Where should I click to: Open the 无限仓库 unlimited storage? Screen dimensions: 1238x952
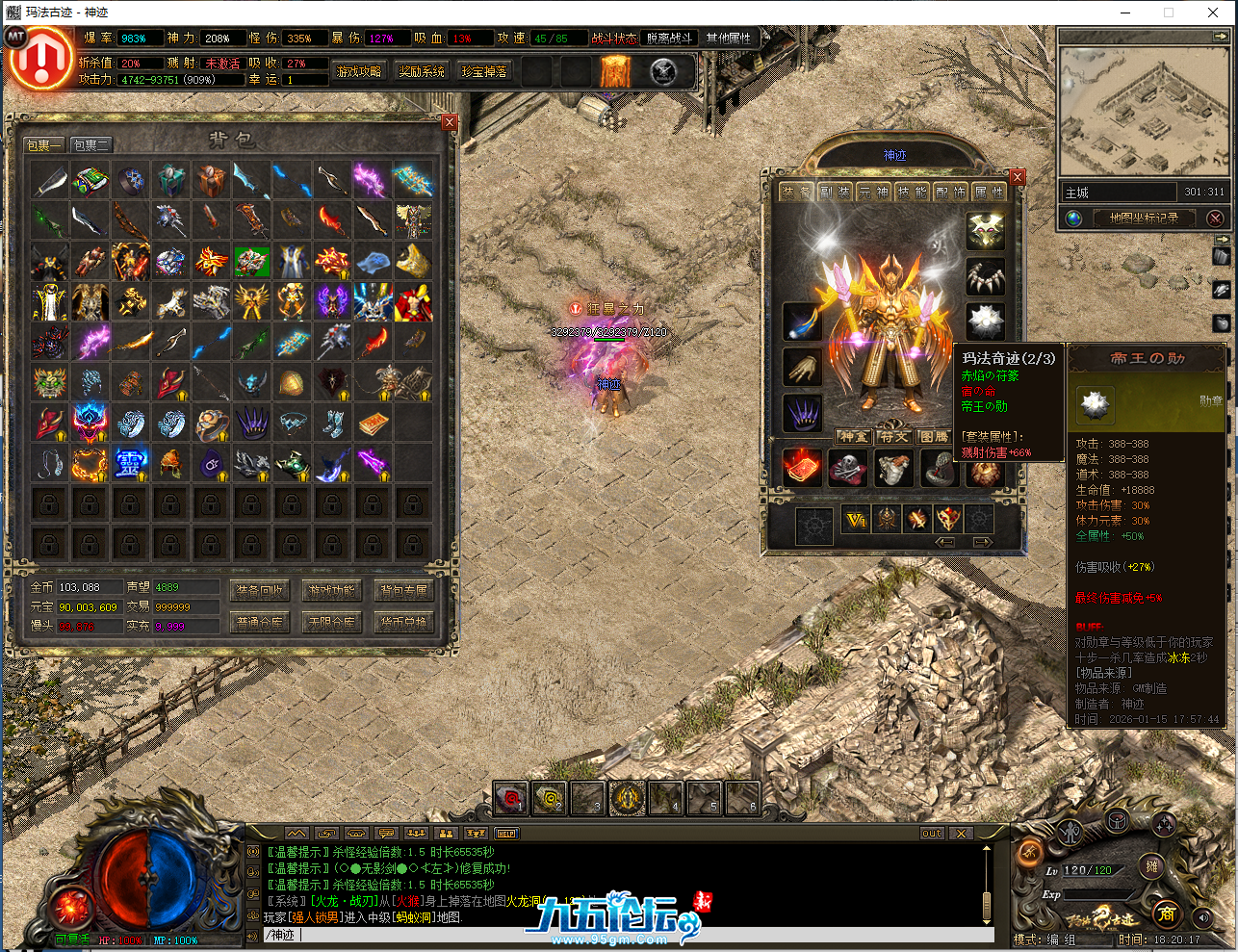coord(331,623)
